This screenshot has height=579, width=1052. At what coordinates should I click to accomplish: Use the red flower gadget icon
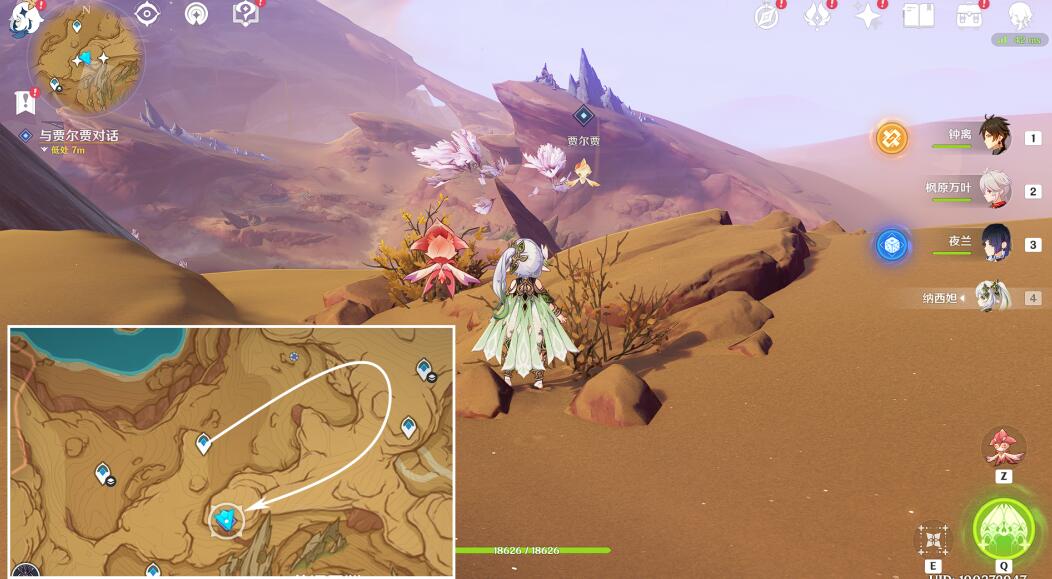click(x=1003, y=447)
